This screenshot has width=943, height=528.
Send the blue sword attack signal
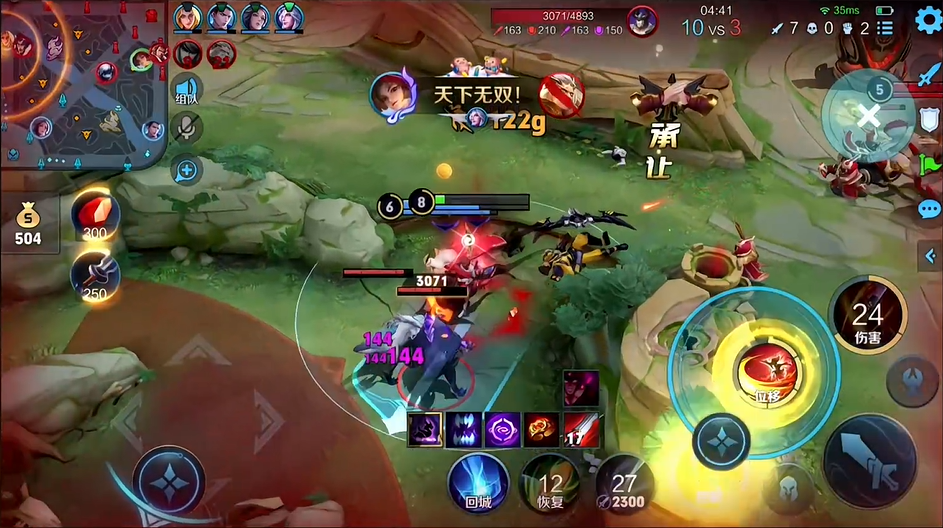click(x=929, y=75)
